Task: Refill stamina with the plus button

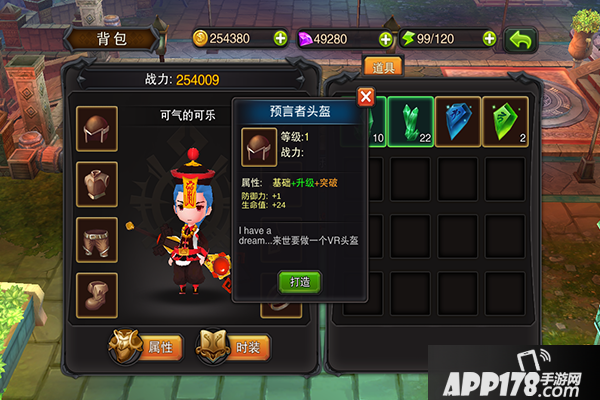Action: [x=489, y=39]
